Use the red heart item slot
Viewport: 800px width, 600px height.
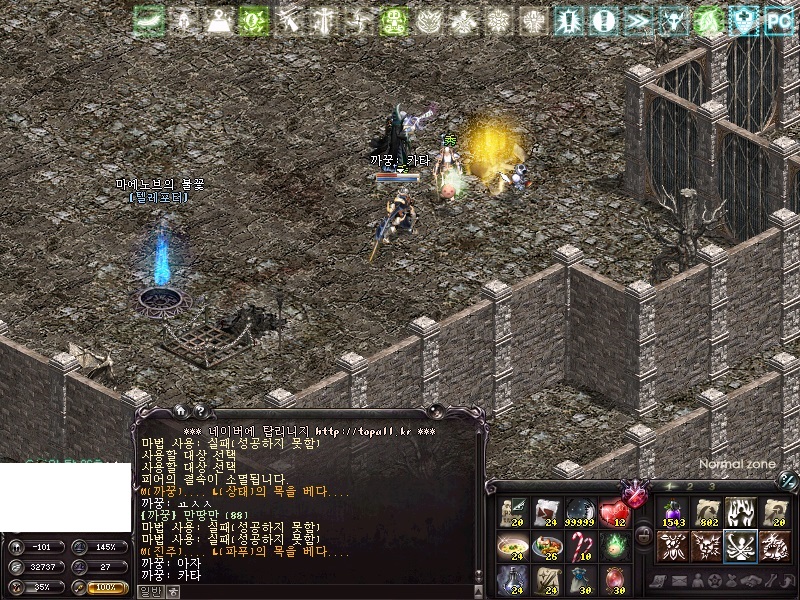(x=613, y=513)
